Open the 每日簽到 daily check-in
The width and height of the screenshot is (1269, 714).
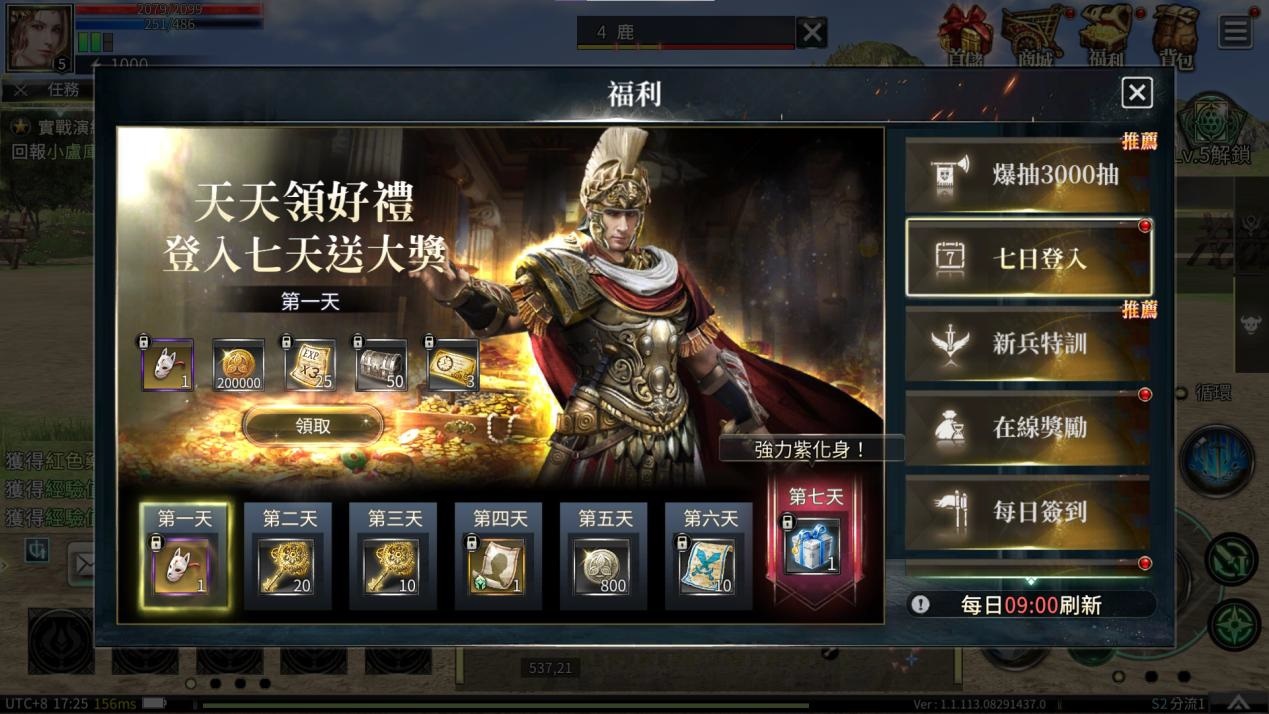pyautogui.click(x=1028, y=511)
